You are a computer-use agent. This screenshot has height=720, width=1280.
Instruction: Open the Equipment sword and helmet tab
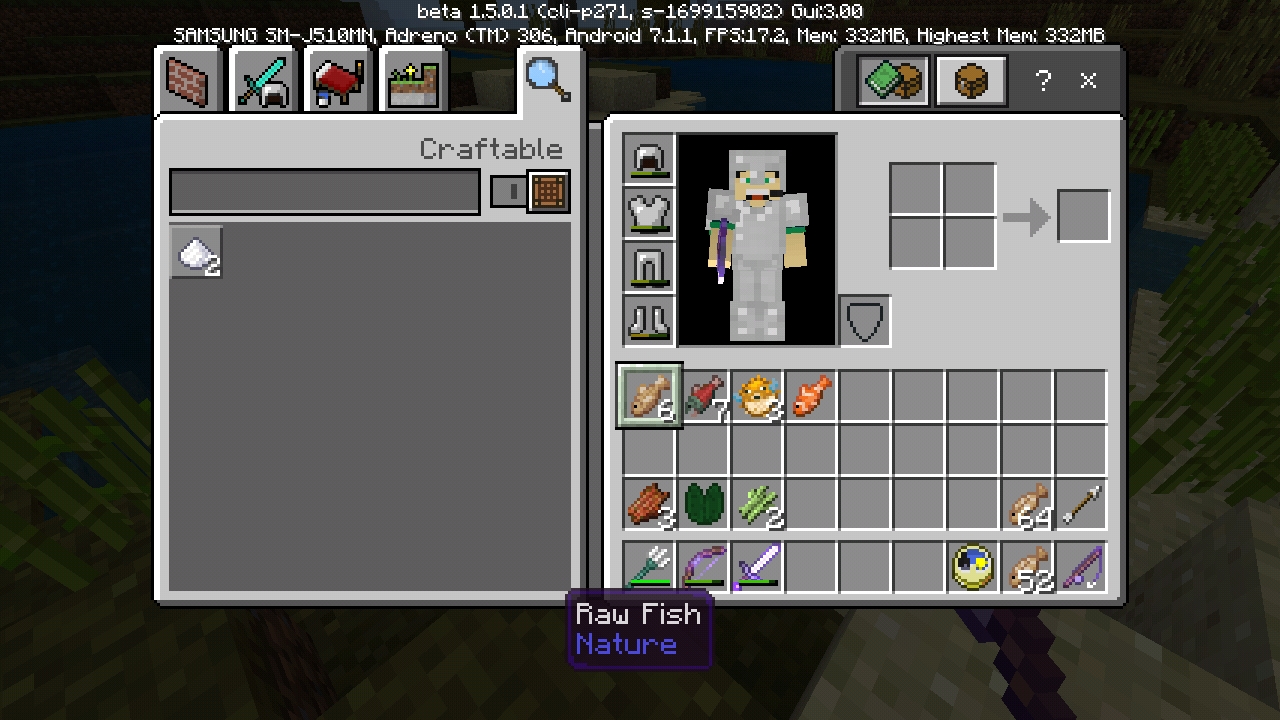tap(262, 82)
